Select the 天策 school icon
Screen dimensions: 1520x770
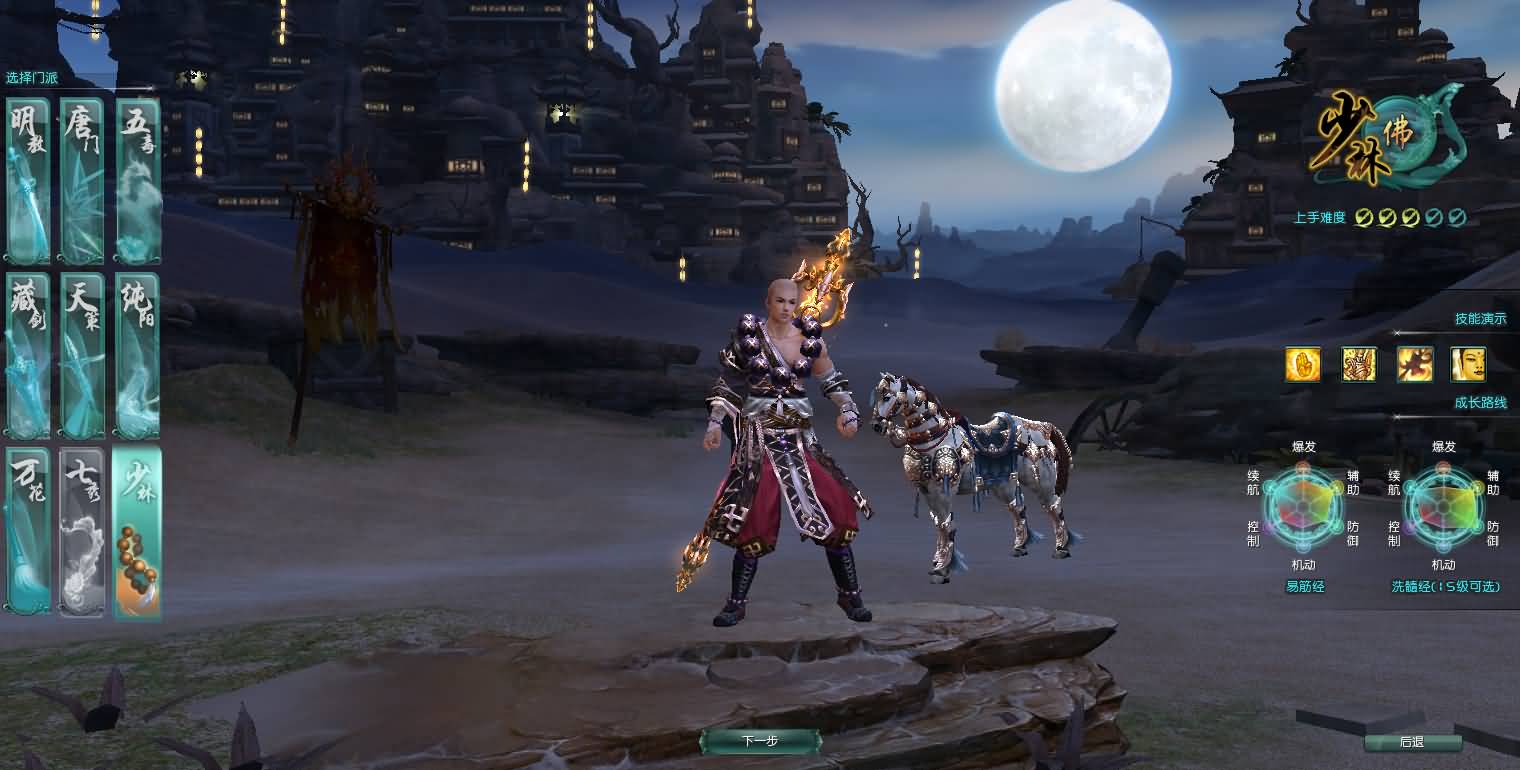click(82, 355)
